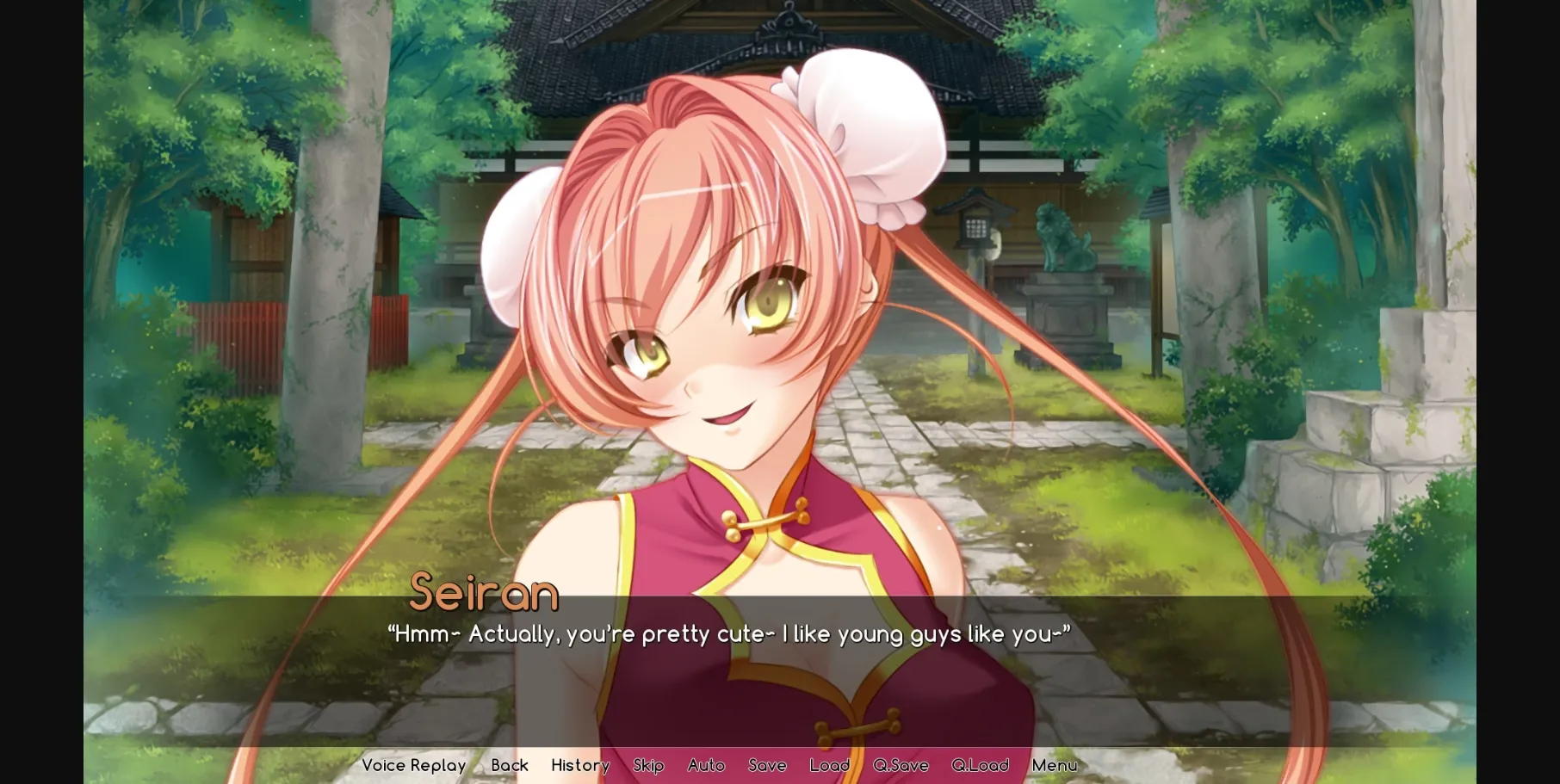The height and width of the screenshot is (784, 1560).
Task: Toggle Auto-advance mode
Action: point(706,765)
